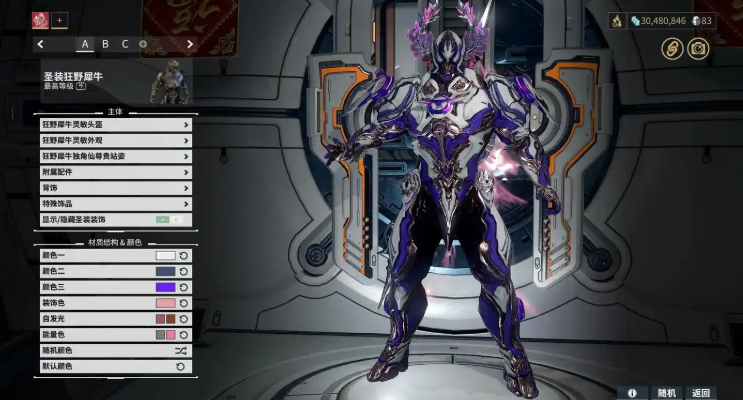Pick the white 颜色一 swatch

(165, 256)
